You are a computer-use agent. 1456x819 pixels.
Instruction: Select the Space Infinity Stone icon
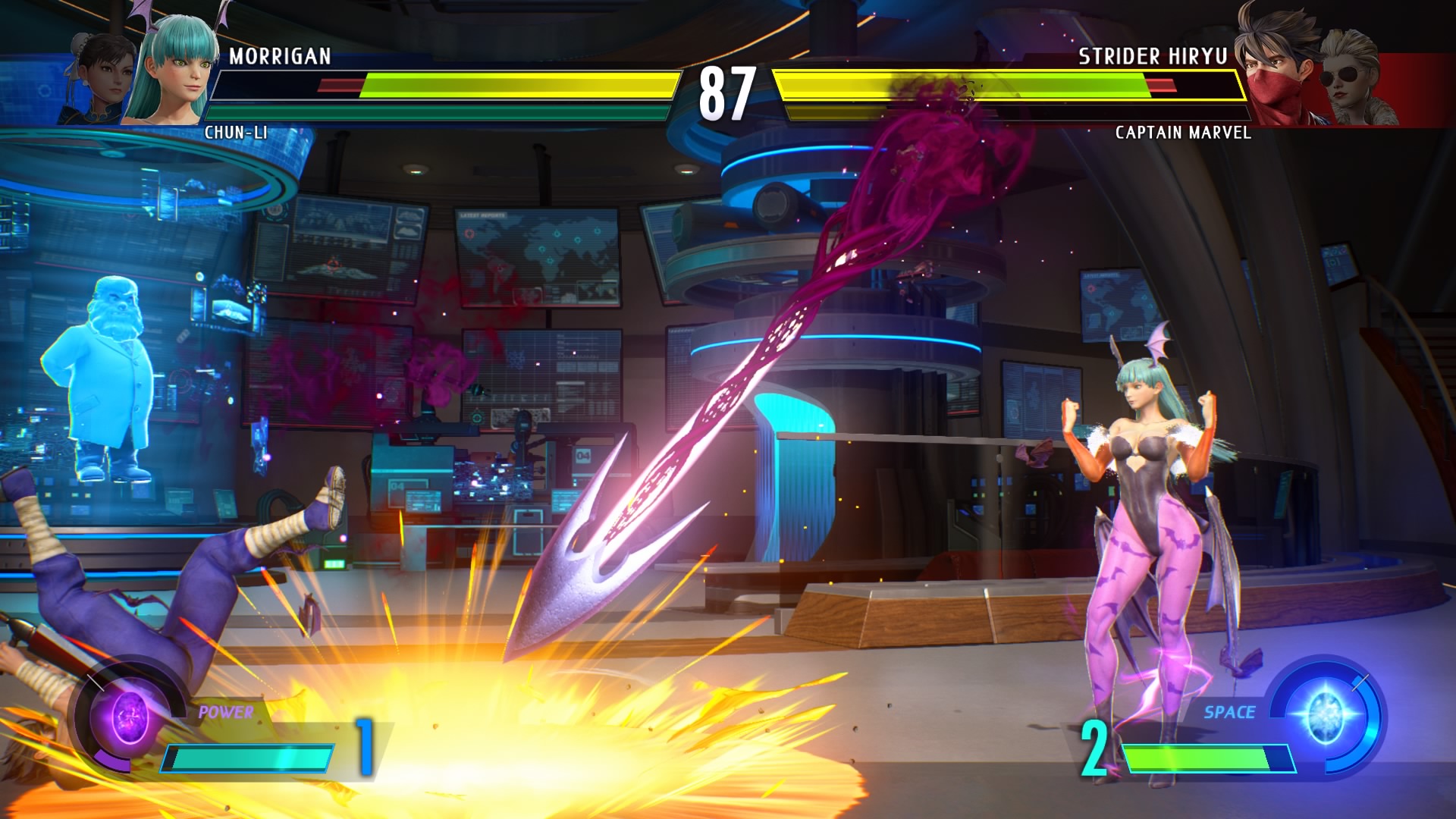tap(1325, 715)
